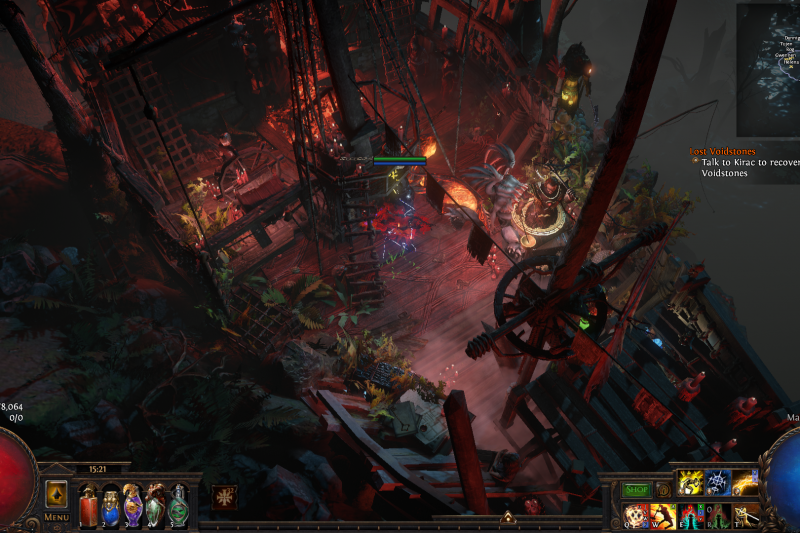The image size is (800, 533).
Task: Select the blue frost burst skill
Action: click(719, 483)
